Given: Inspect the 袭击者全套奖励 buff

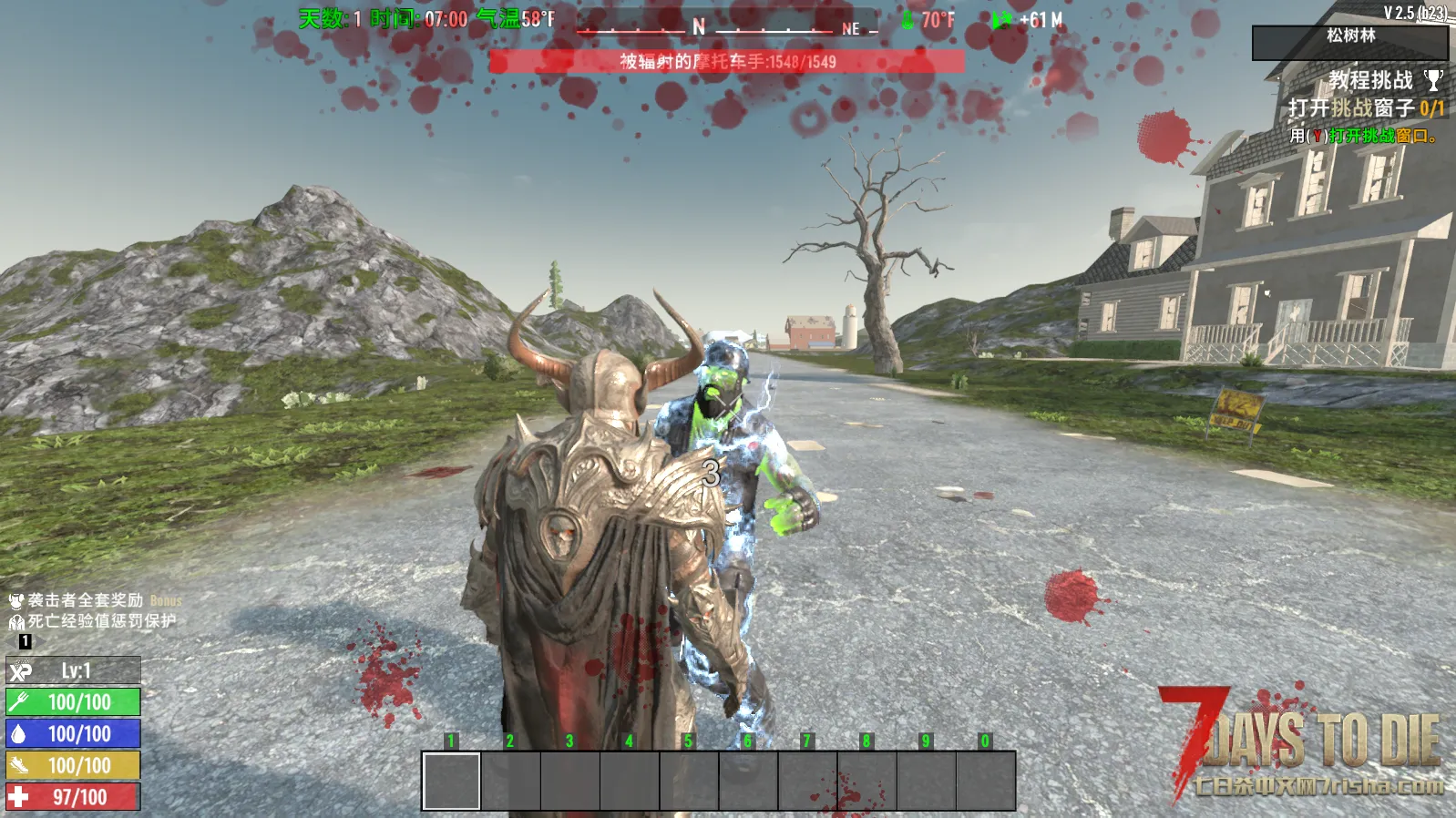Looking at the screenshot, I should [x=85, y=600].
